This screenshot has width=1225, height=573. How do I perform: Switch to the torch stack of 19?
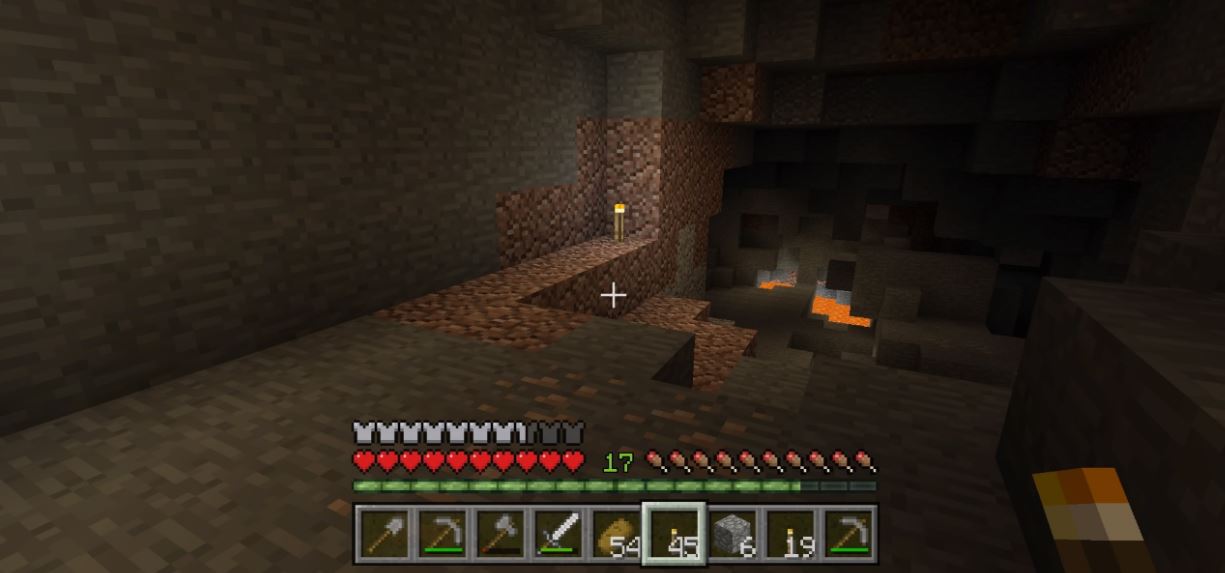tap(791, 534)
